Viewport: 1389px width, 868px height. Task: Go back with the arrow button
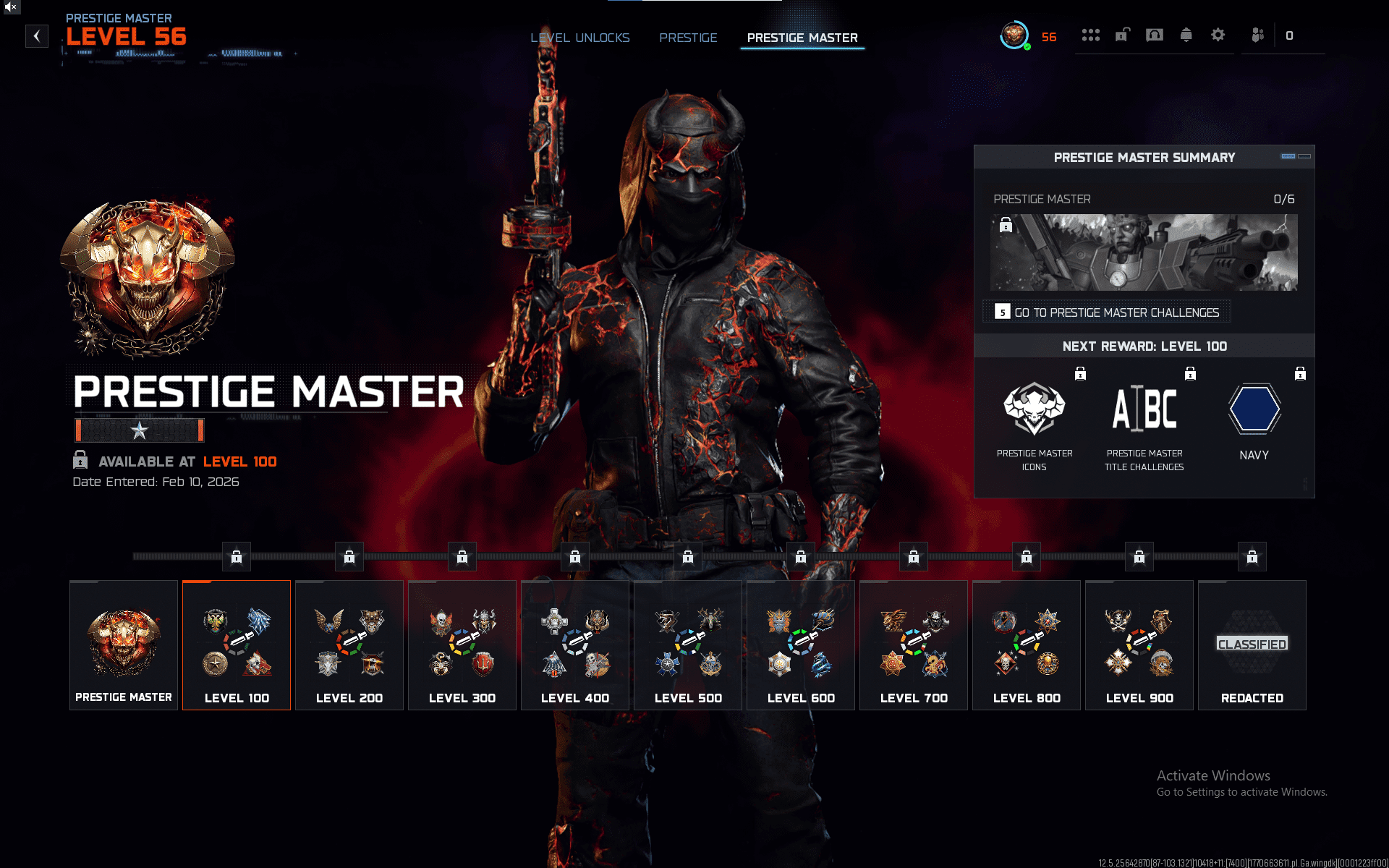(x=37, y=36)
